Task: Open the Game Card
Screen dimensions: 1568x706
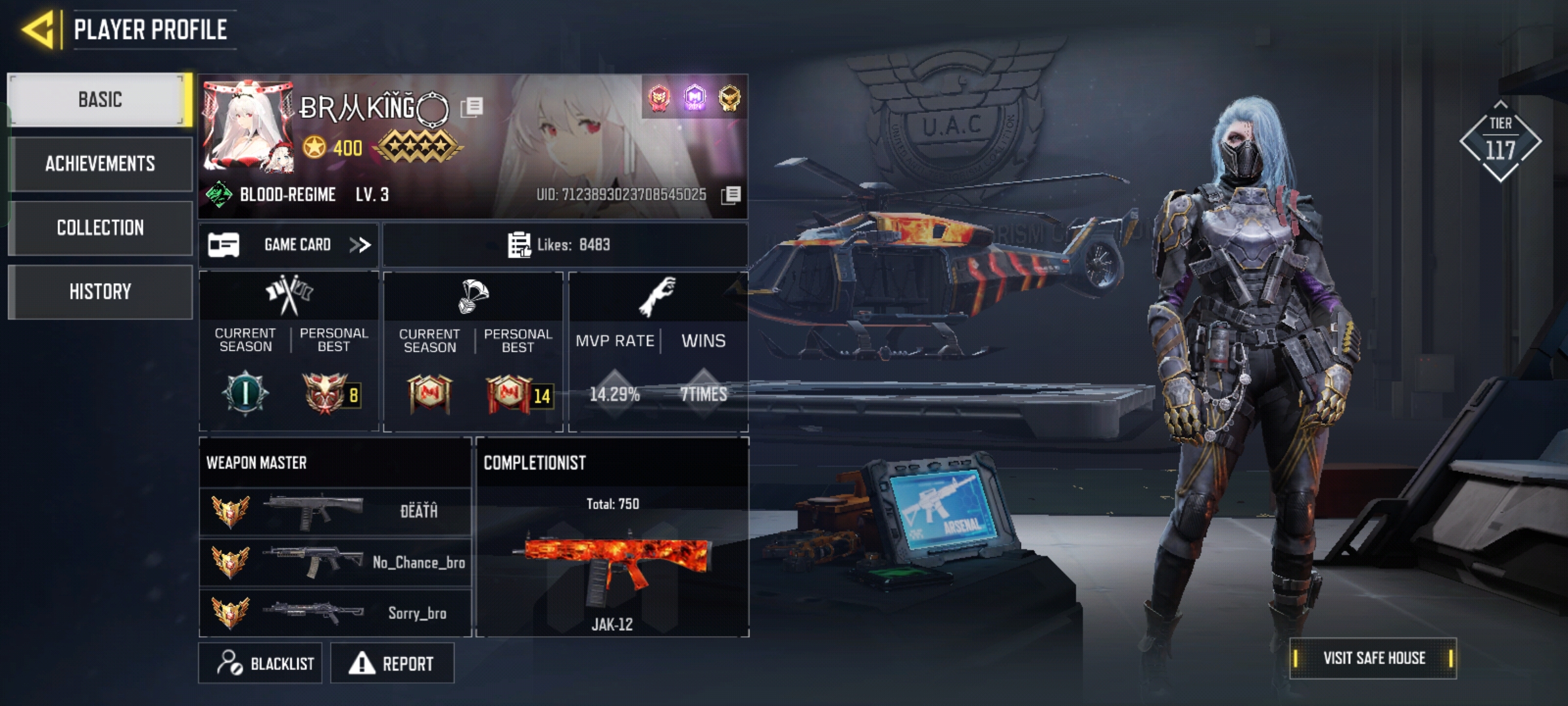Action: pos(289,245)
